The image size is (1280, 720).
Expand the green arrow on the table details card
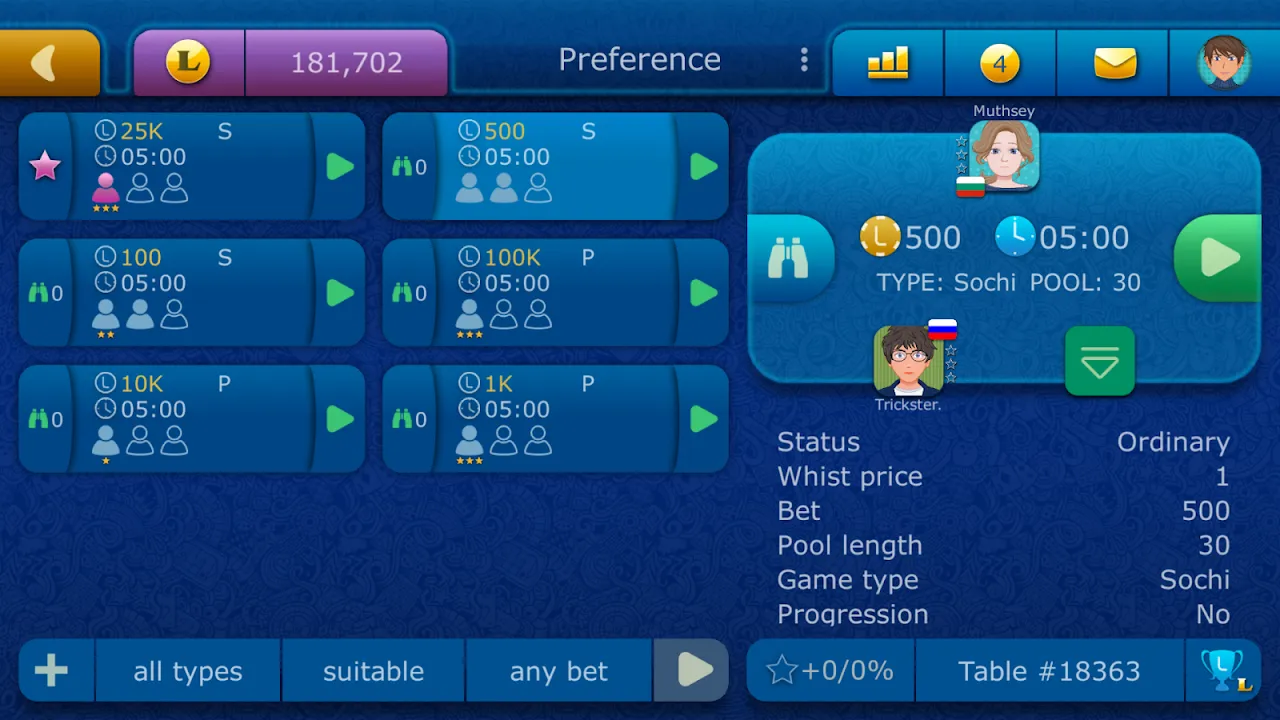pos(1100,362)
